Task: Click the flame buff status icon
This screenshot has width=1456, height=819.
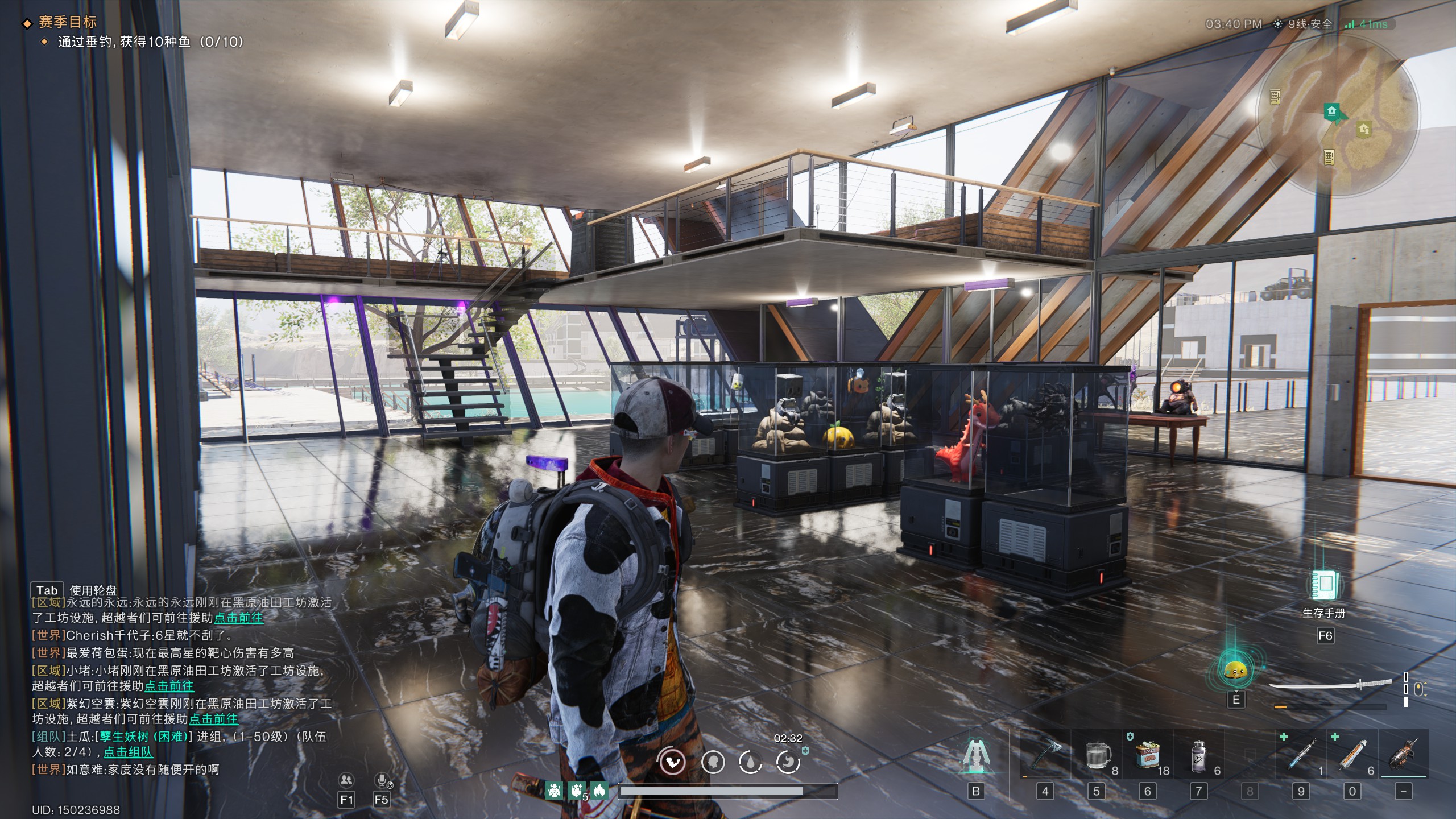Action: click(598, 790)
